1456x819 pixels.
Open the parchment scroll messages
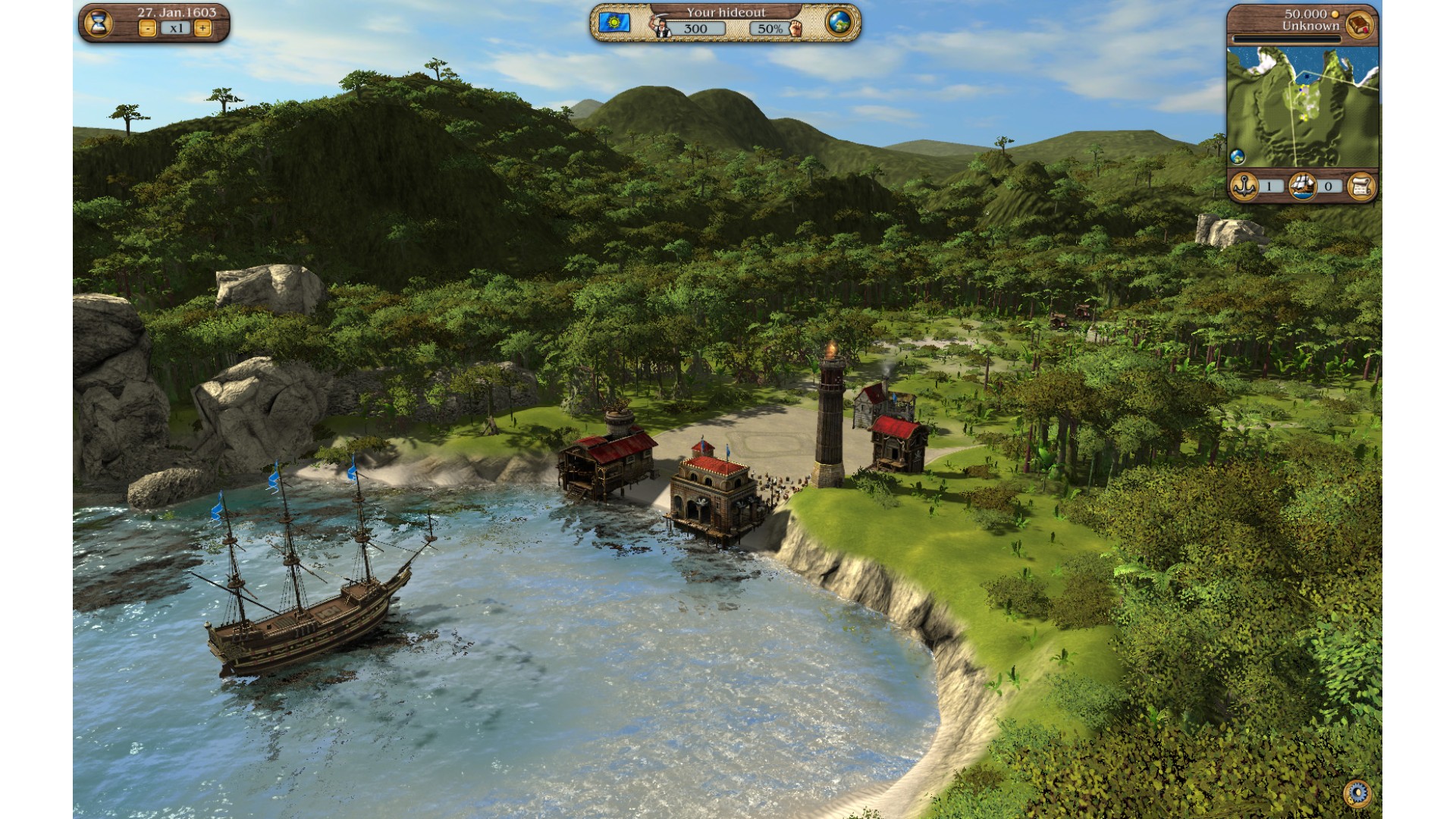(x=1362, y=186)
